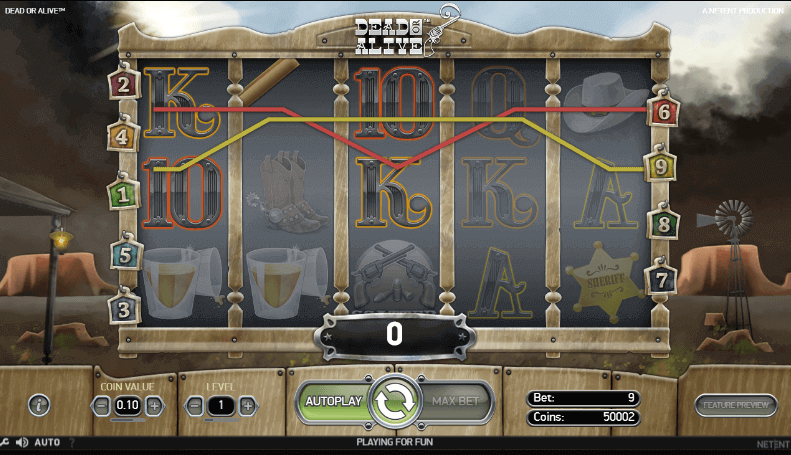Select bet line 5 tag
This screenshot has height=455, width=791.
[125, 256]
